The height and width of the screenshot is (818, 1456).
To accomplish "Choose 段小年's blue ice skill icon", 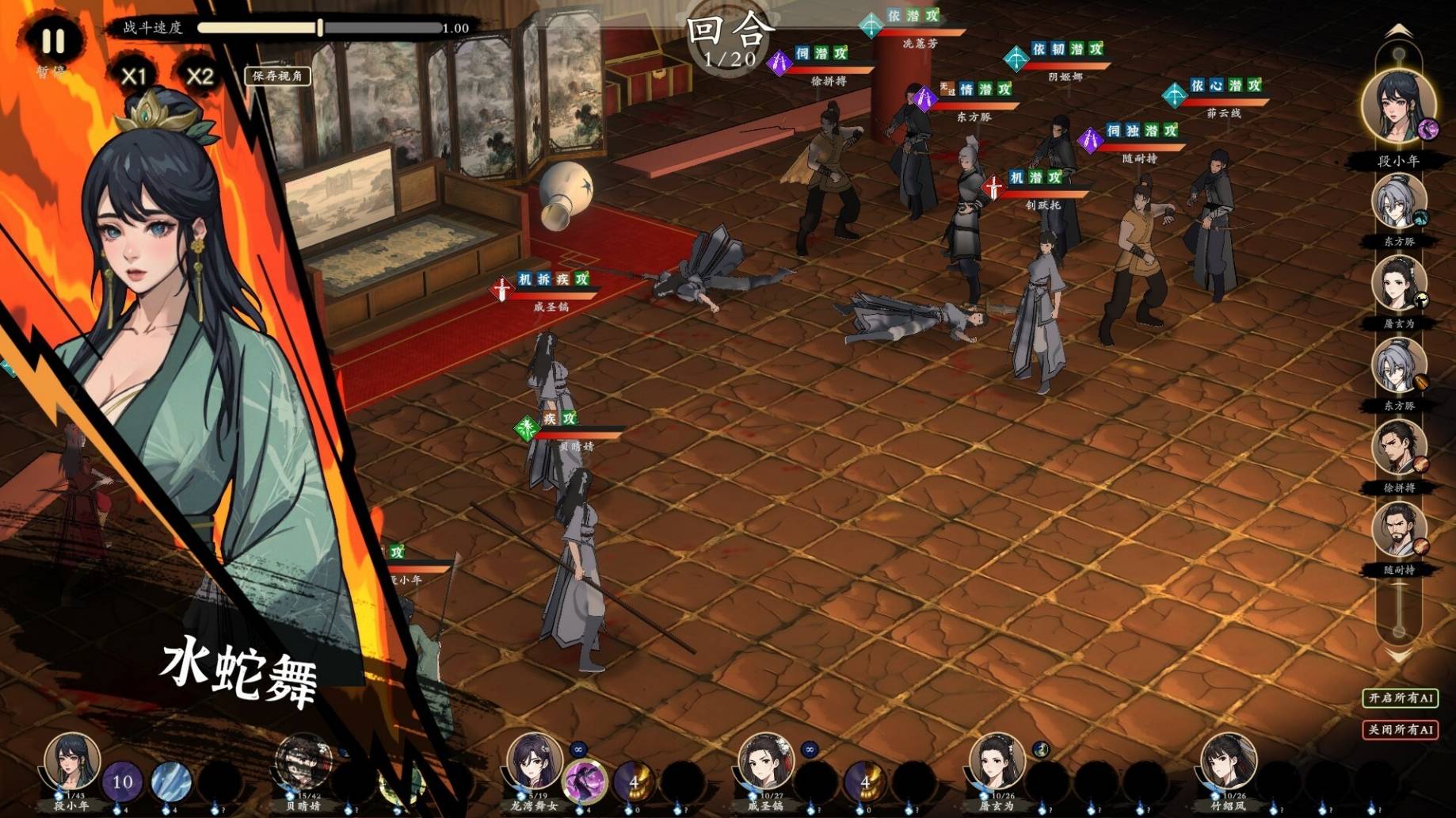I will click(x=170, y=782).
